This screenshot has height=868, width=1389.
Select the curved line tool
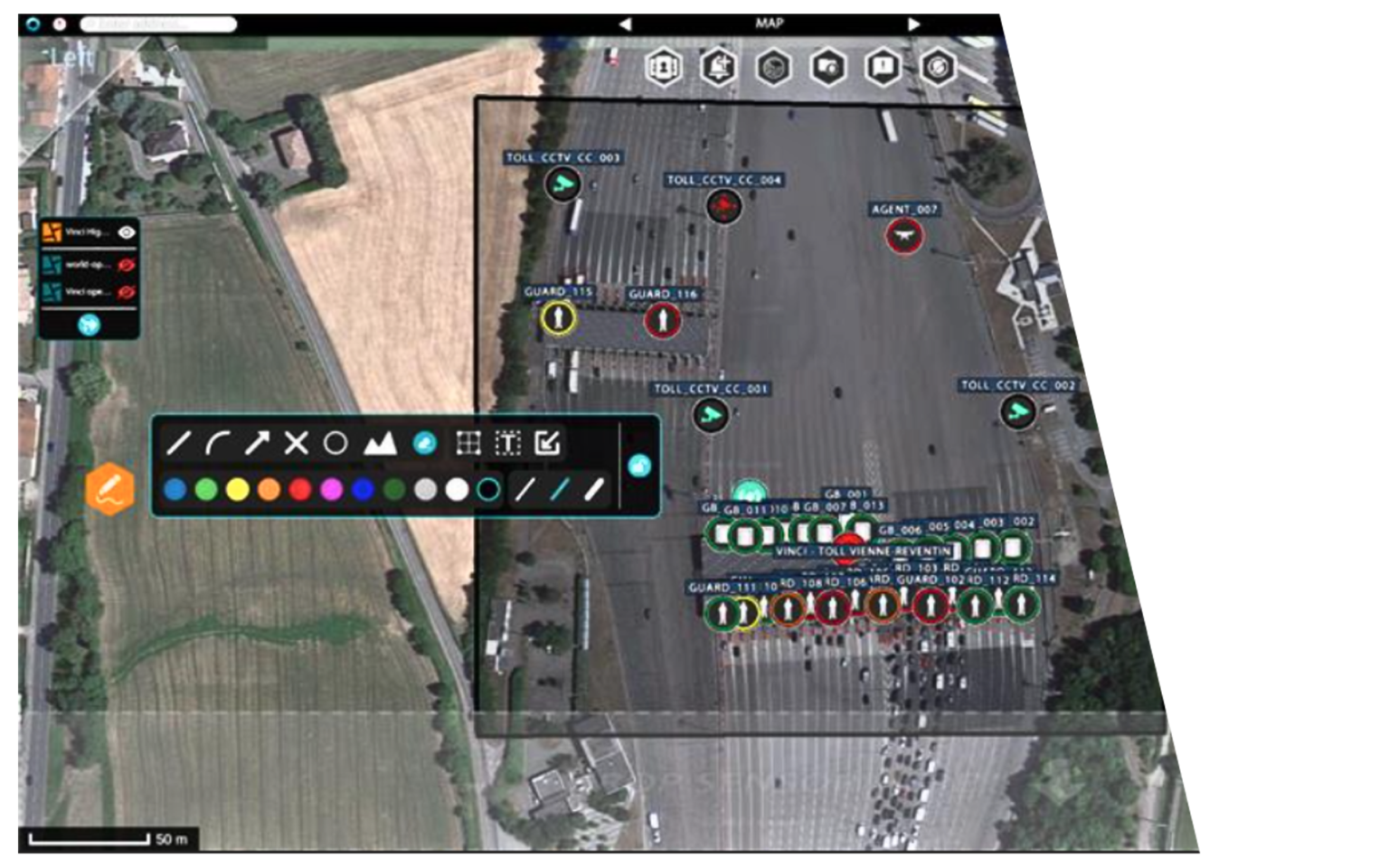point(219,443)
